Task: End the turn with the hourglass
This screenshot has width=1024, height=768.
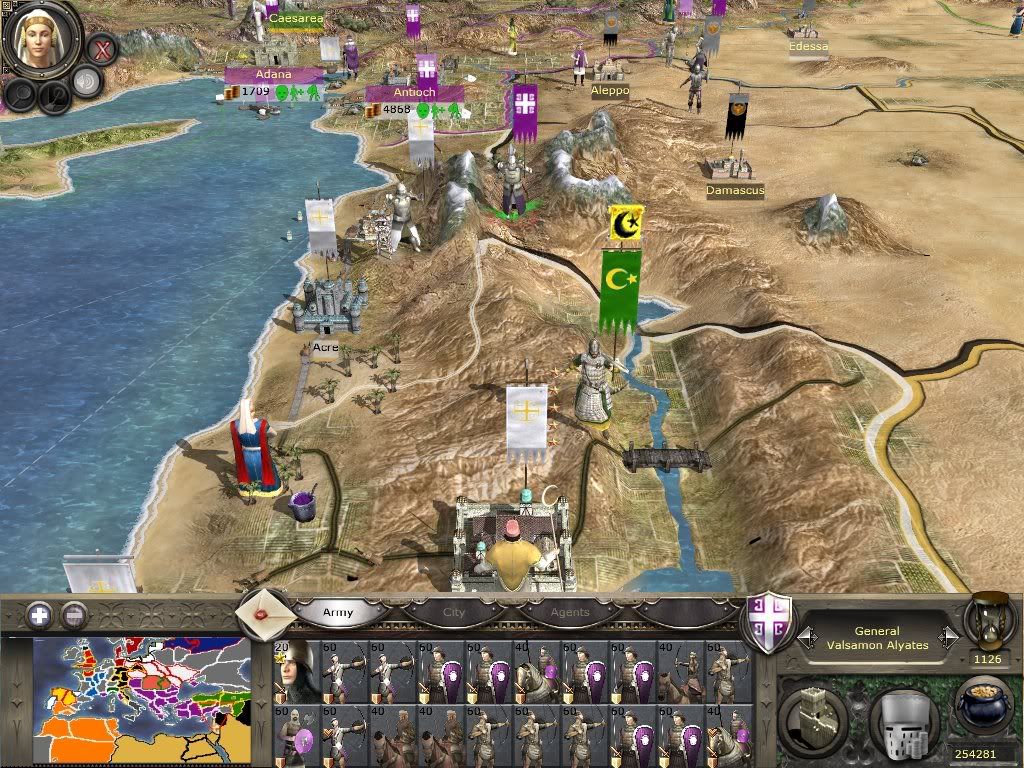Action: pyautogui.click(x=989, y=620)
